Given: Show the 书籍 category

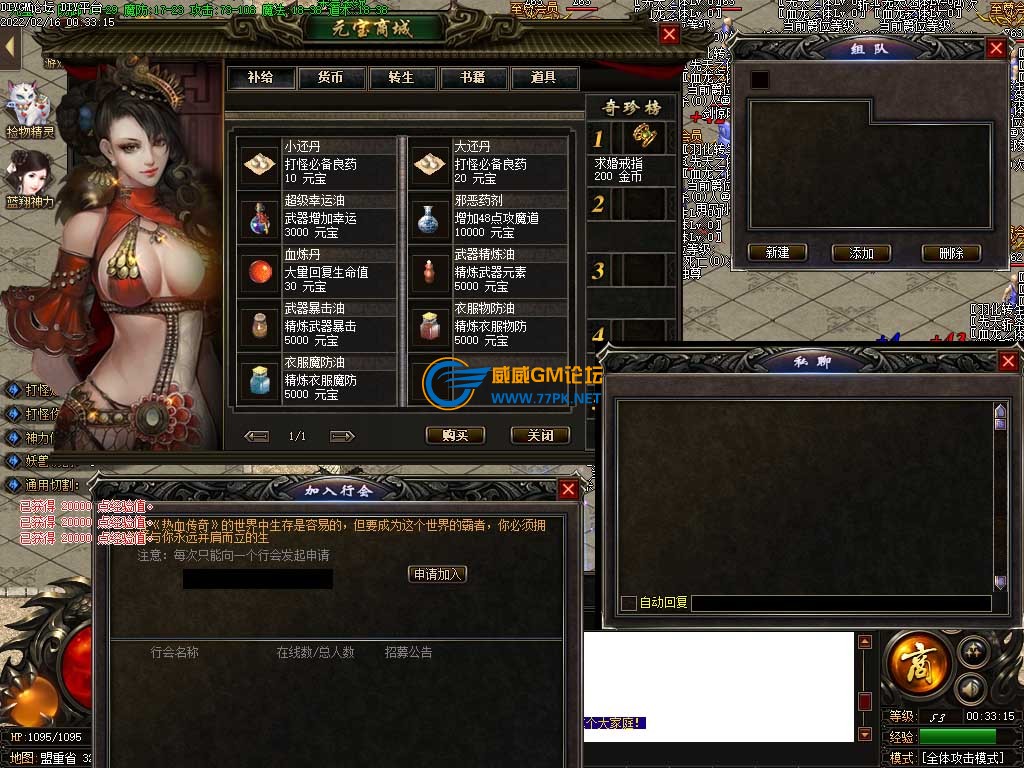Looking at the screenshot, I should 473,78.
